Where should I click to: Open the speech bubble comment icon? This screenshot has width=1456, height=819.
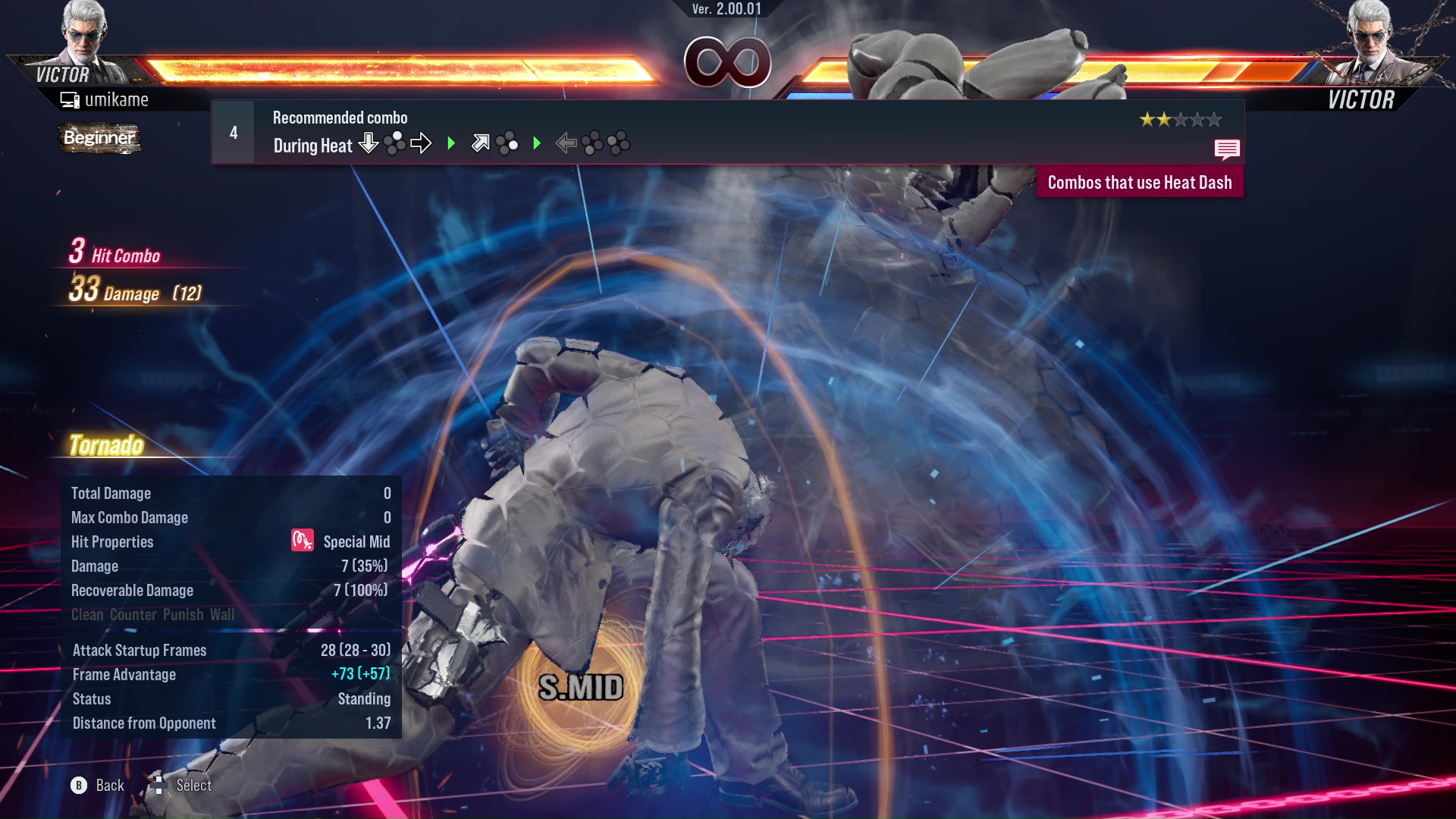(x=1226, y=149)
